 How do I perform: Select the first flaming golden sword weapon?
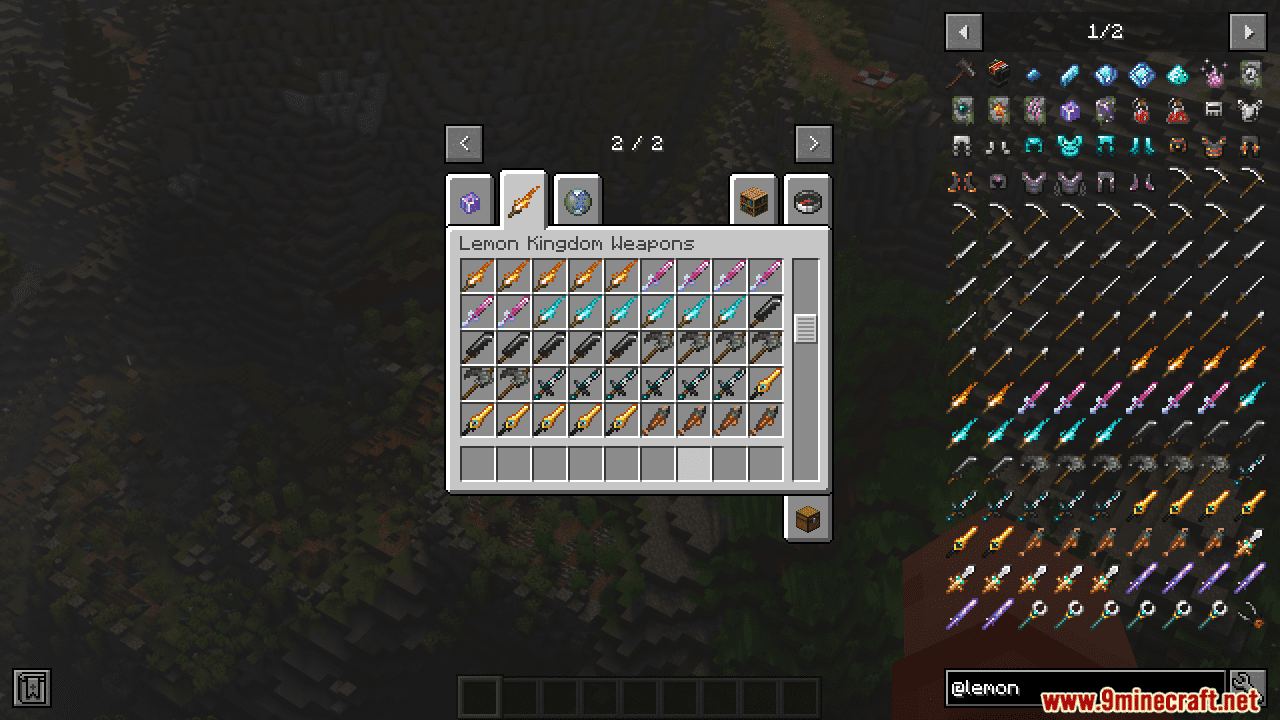(478, 277)
